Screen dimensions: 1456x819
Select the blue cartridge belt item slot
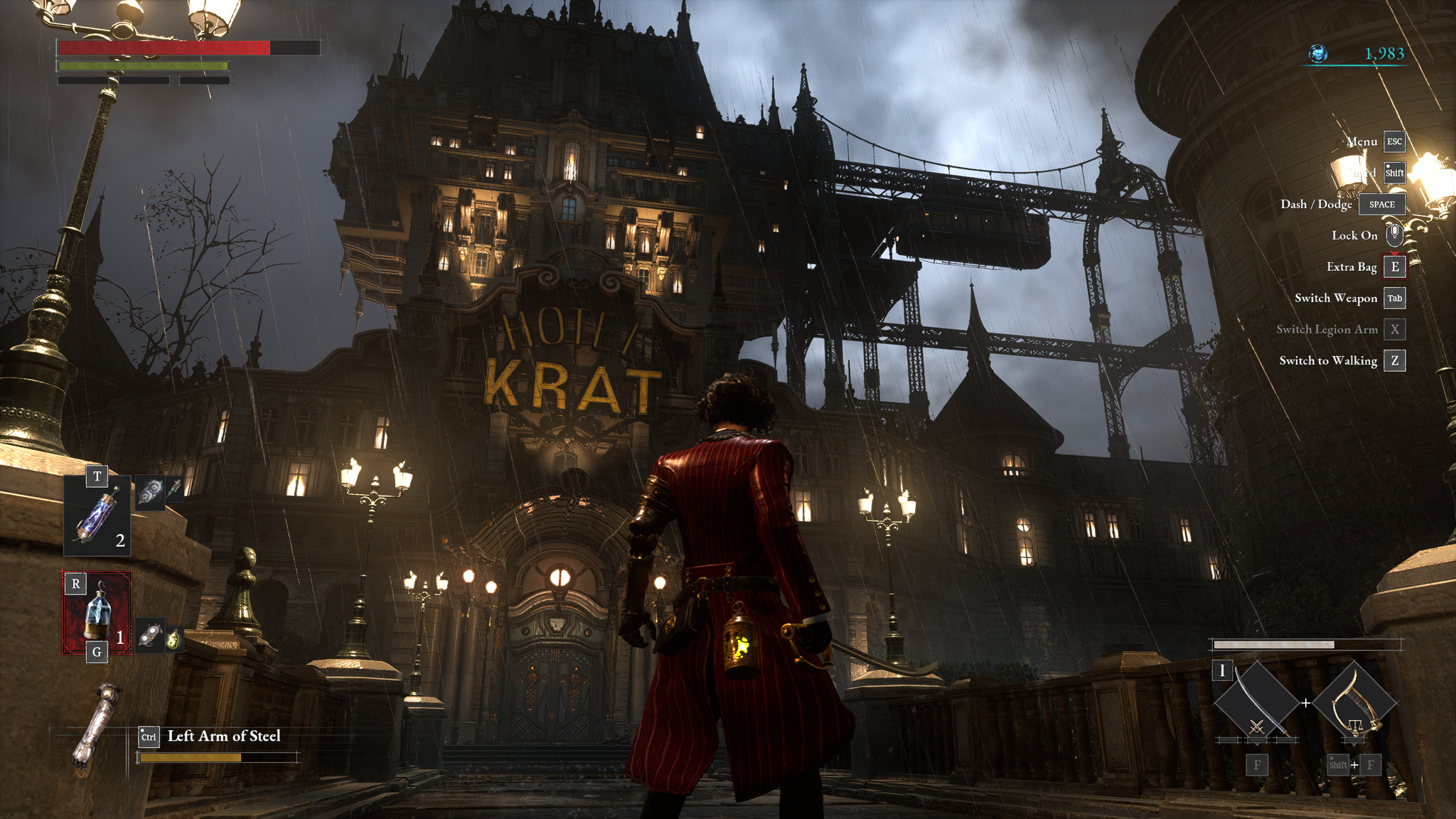click(x=97, y=515)
